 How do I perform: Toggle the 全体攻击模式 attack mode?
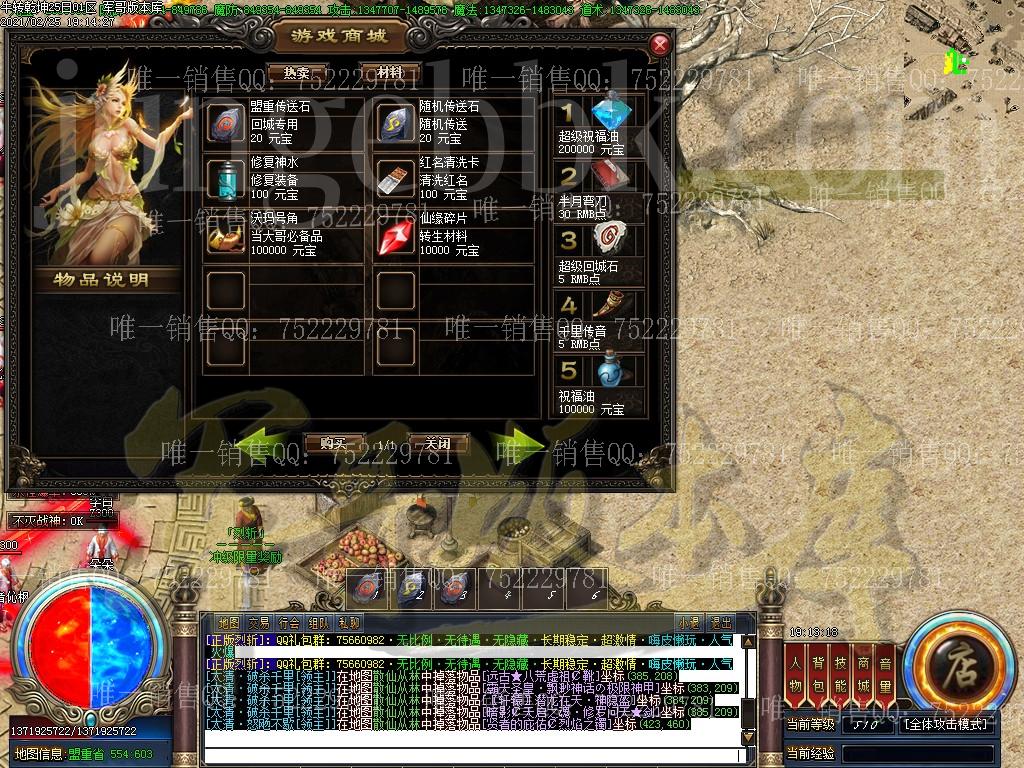click(946, 724)
